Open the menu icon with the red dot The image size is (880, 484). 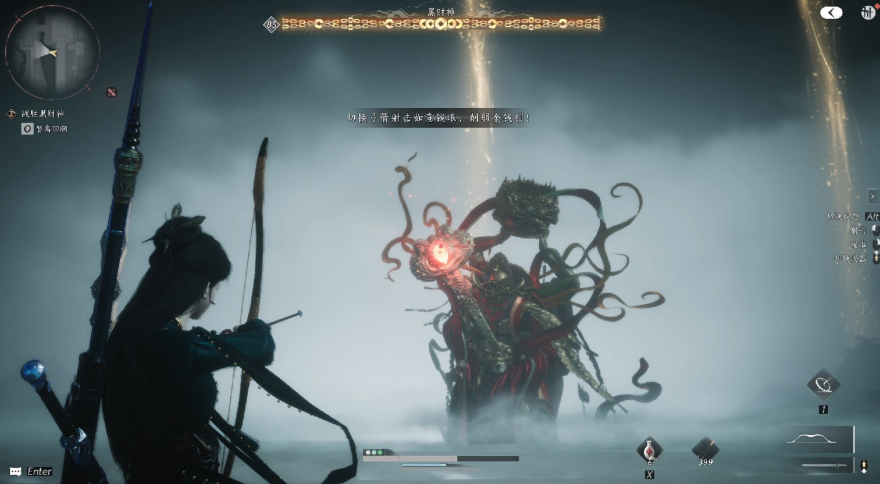pos(865,12)
